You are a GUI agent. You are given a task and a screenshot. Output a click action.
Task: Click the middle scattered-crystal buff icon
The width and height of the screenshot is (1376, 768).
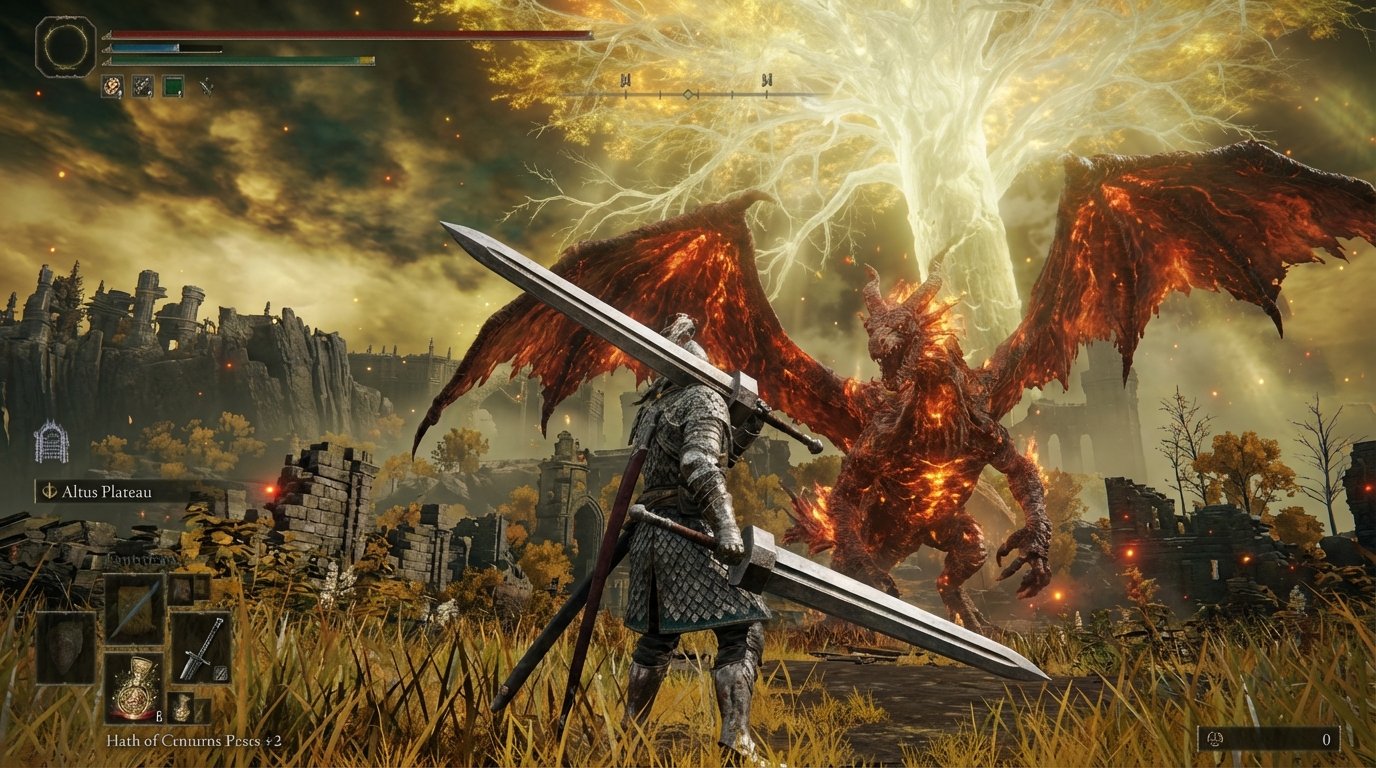[x=143, y=86]
